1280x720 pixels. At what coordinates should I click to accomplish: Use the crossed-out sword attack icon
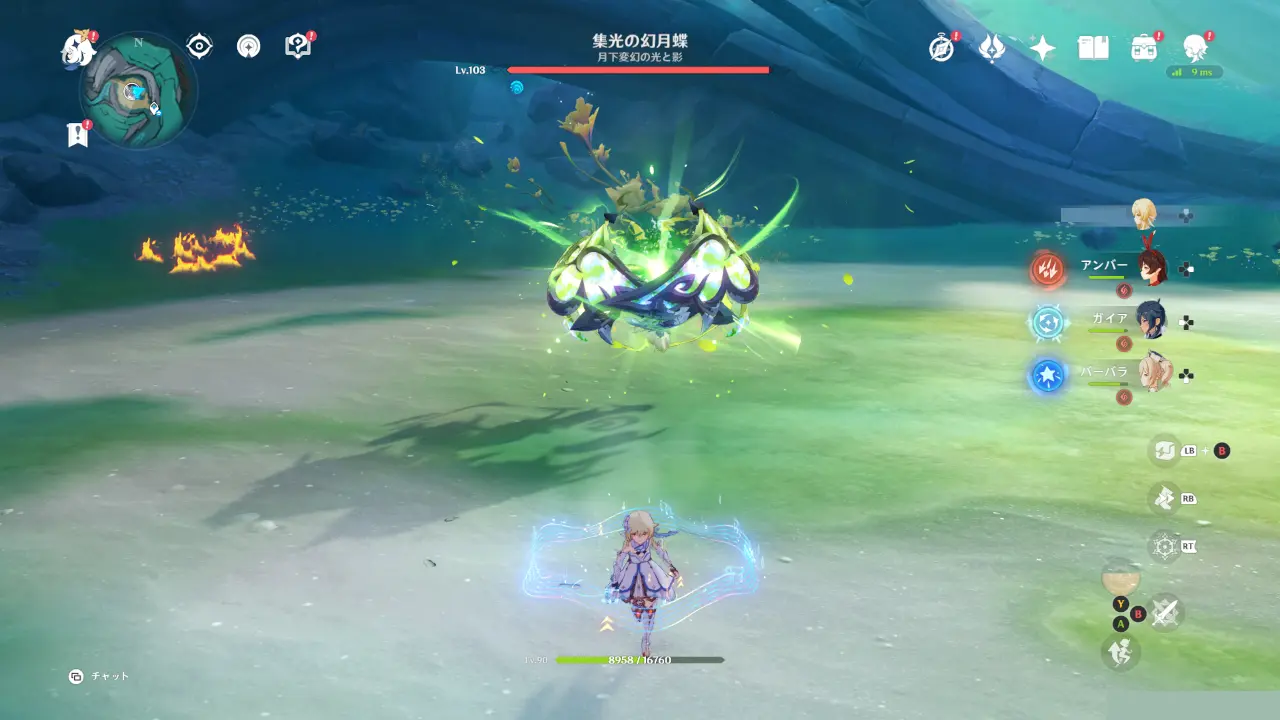point(1165,612)
